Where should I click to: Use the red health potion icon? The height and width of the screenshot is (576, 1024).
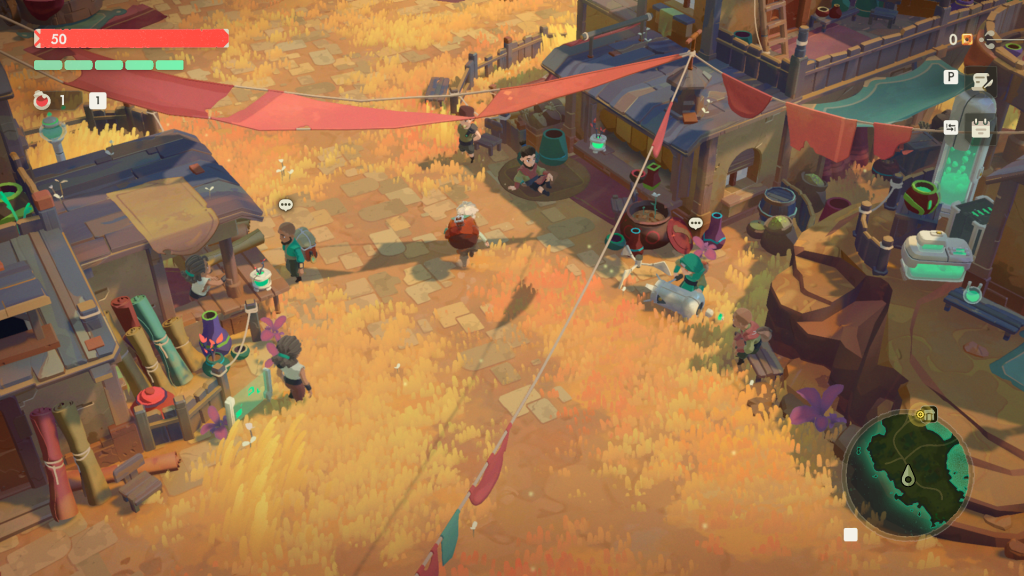[x=42, y=100]
